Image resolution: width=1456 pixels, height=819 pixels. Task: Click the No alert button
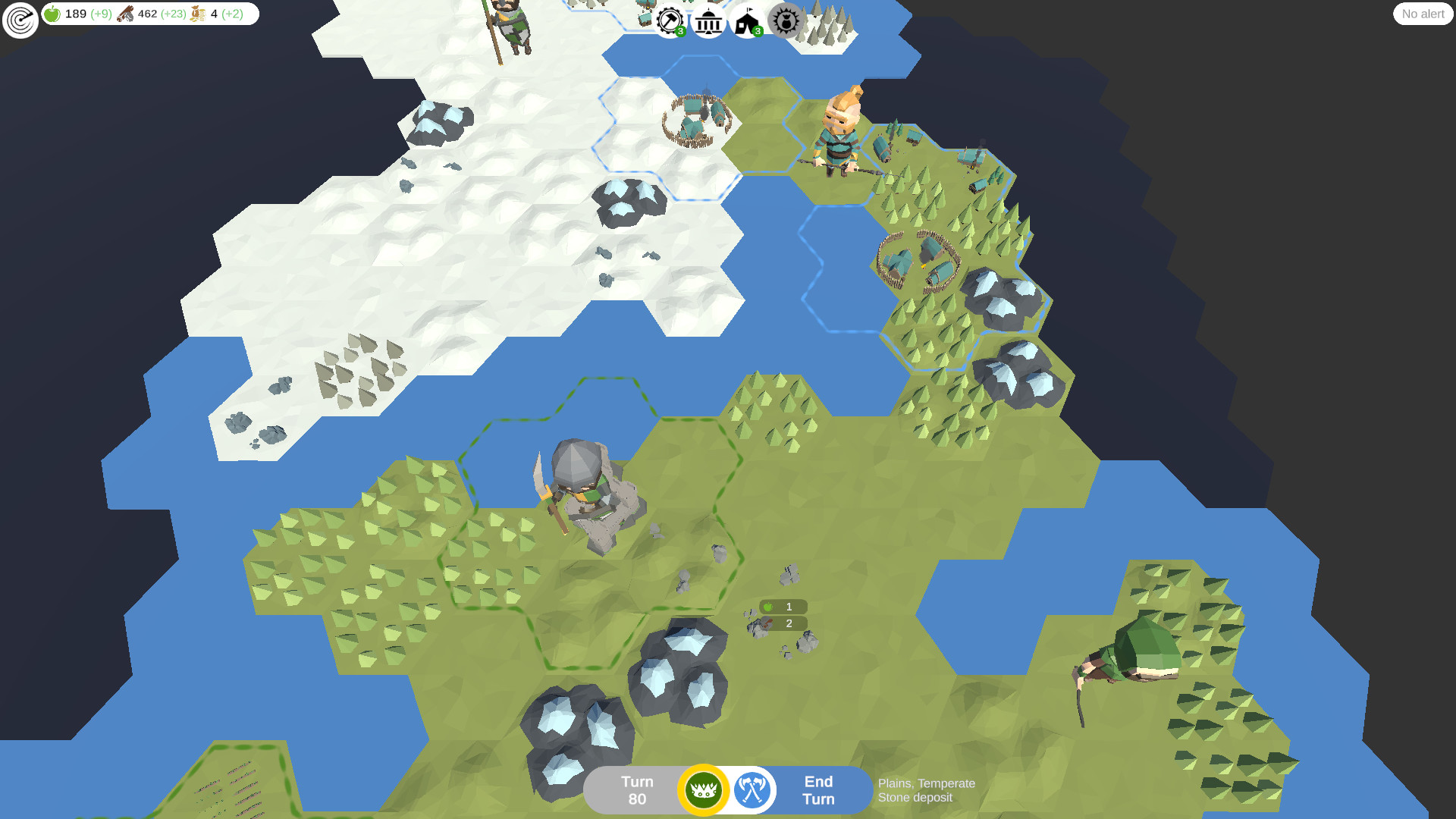tap(1422, 14)
